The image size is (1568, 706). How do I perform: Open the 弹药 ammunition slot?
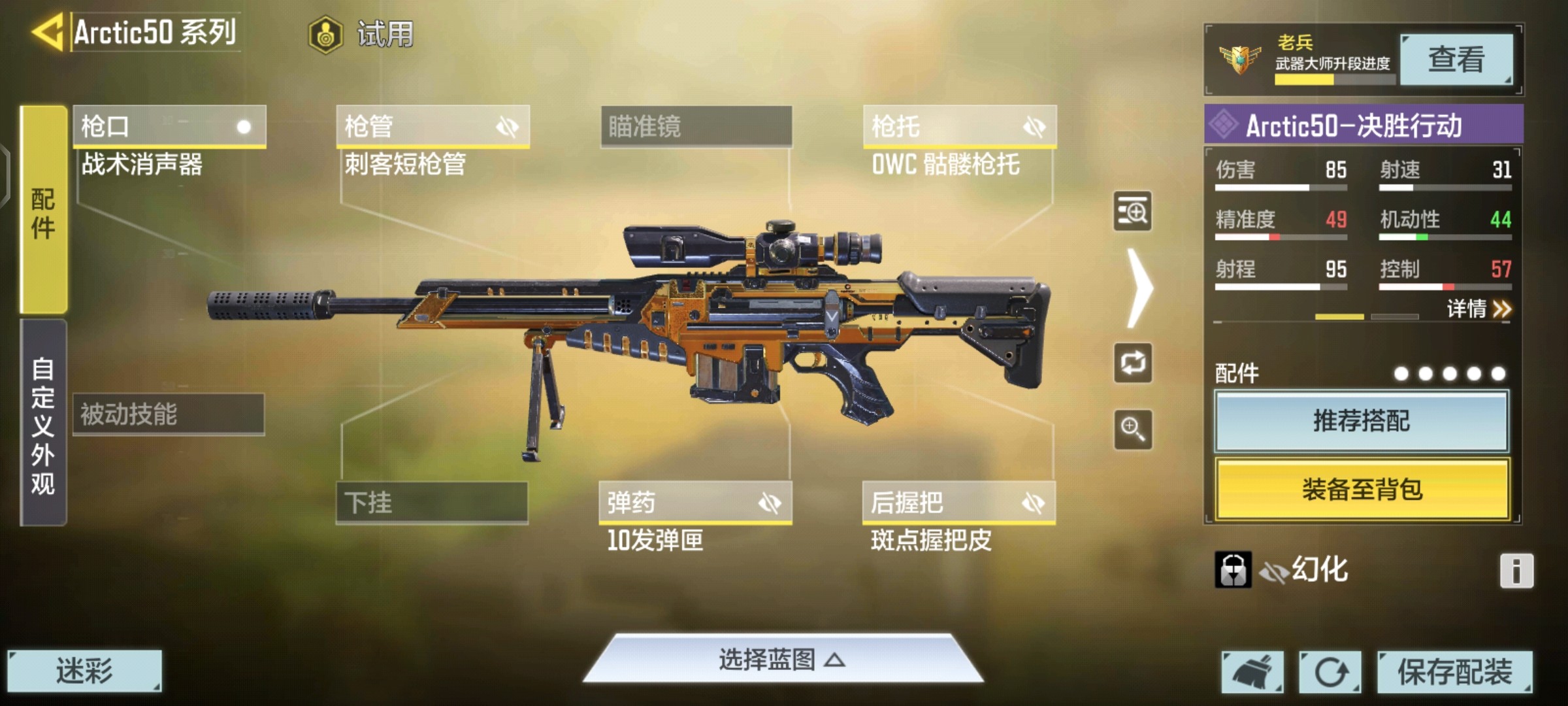(x=695, y=502)
